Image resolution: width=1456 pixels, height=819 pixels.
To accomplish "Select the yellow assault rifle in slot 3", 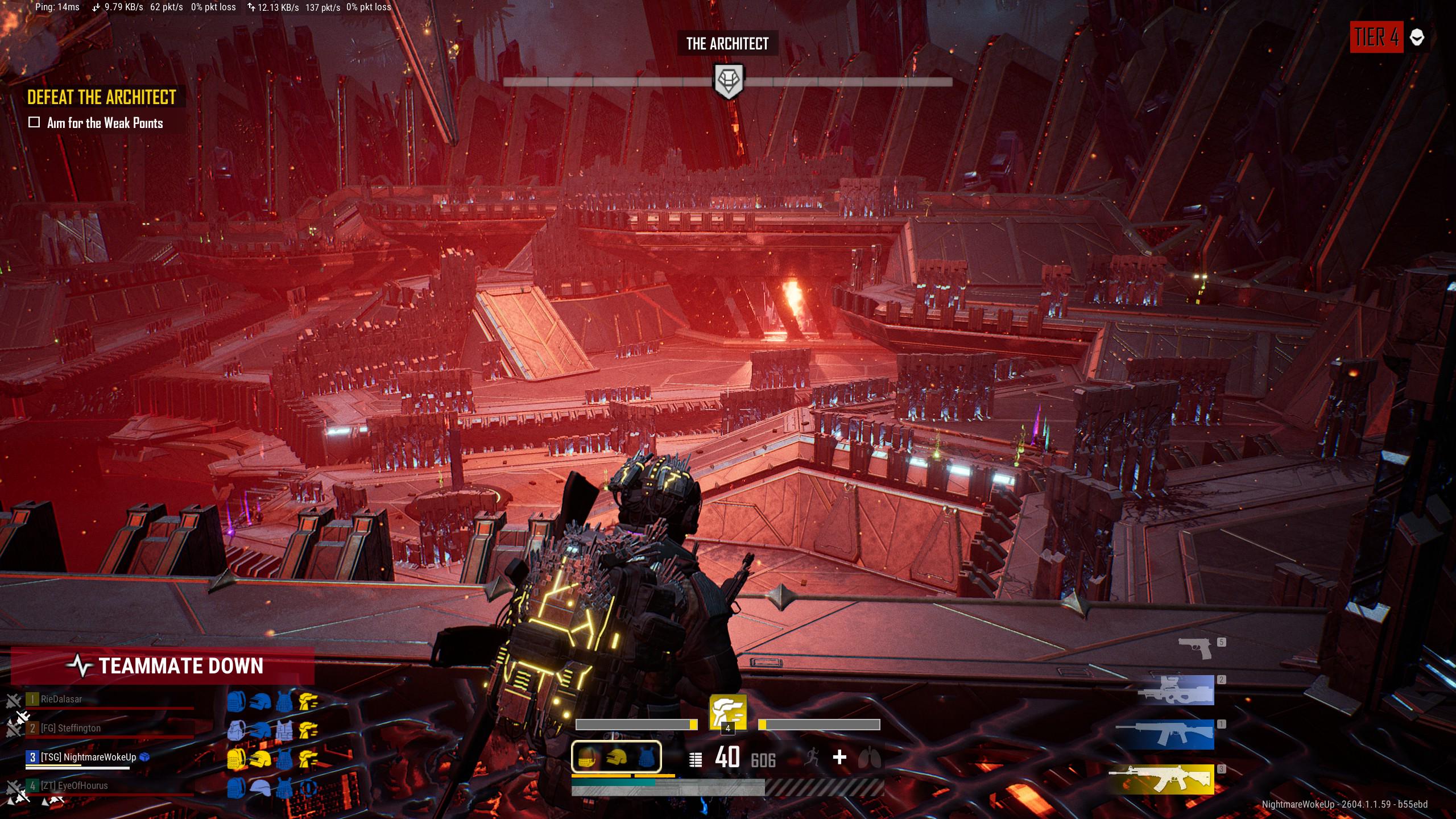I will pyautogui.click(x=1161, y=779).
